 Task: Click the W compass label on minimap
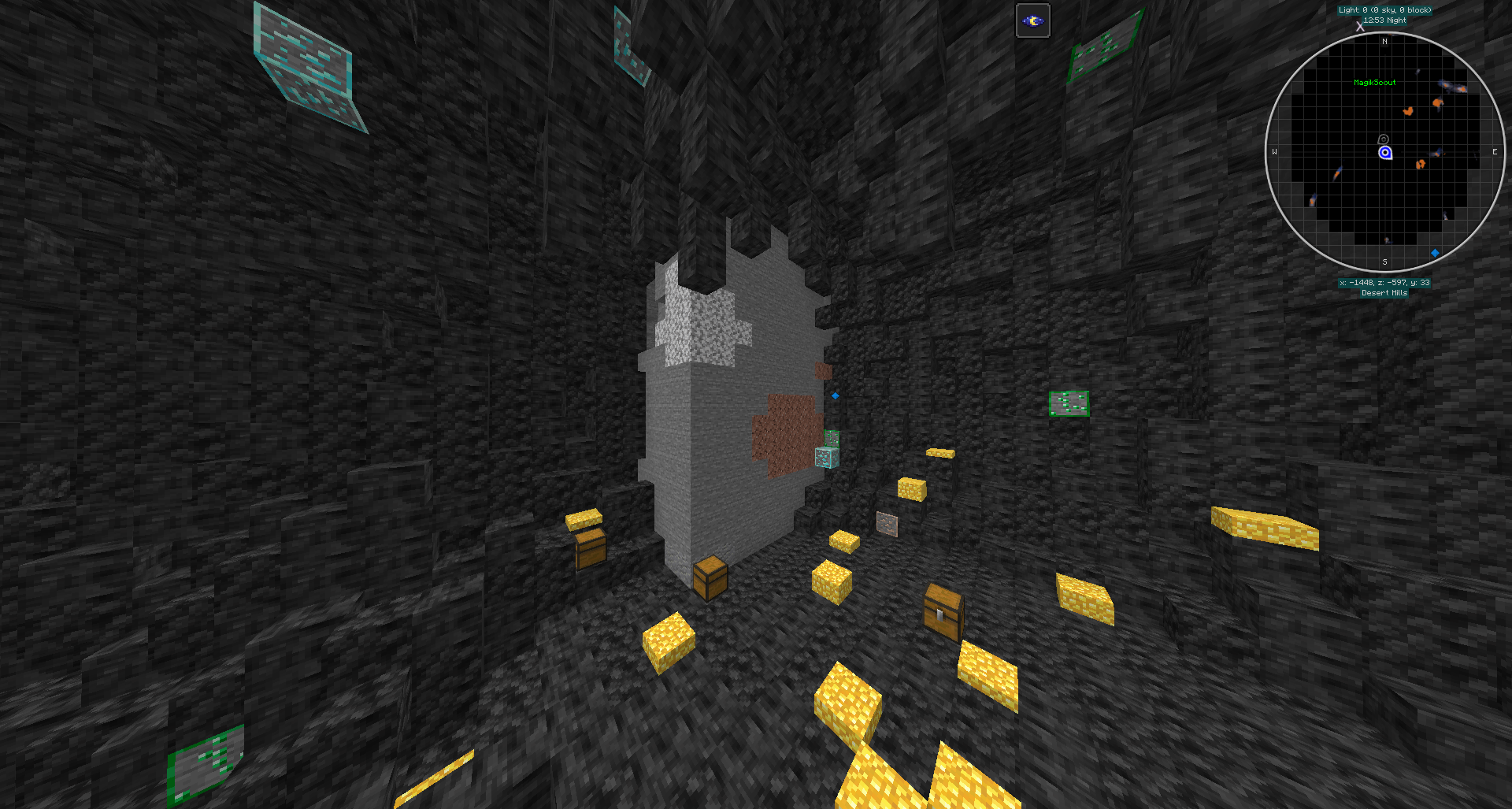coord(1273,151)
